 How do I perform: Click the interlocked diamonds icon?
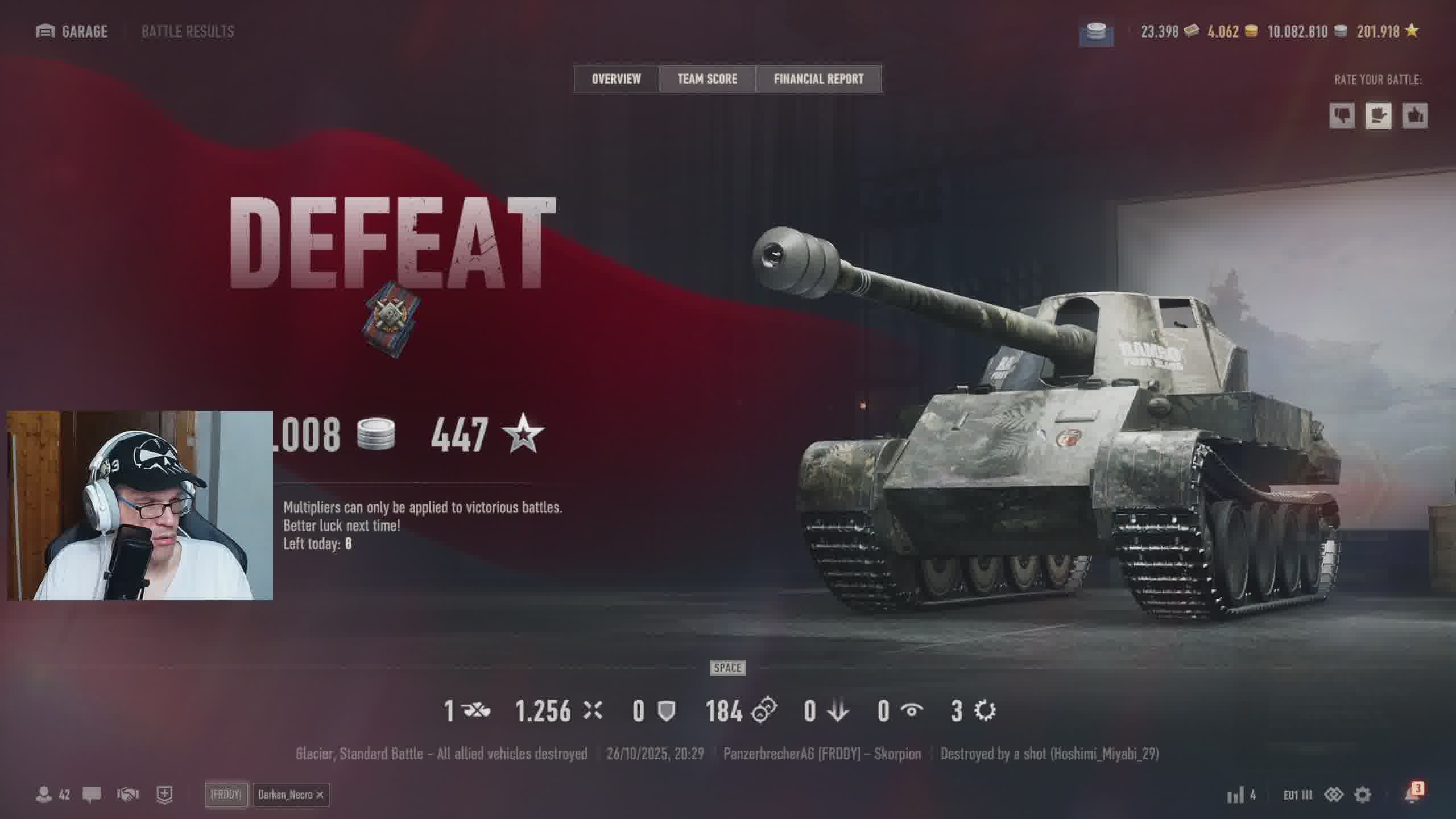coord(1333,795)
